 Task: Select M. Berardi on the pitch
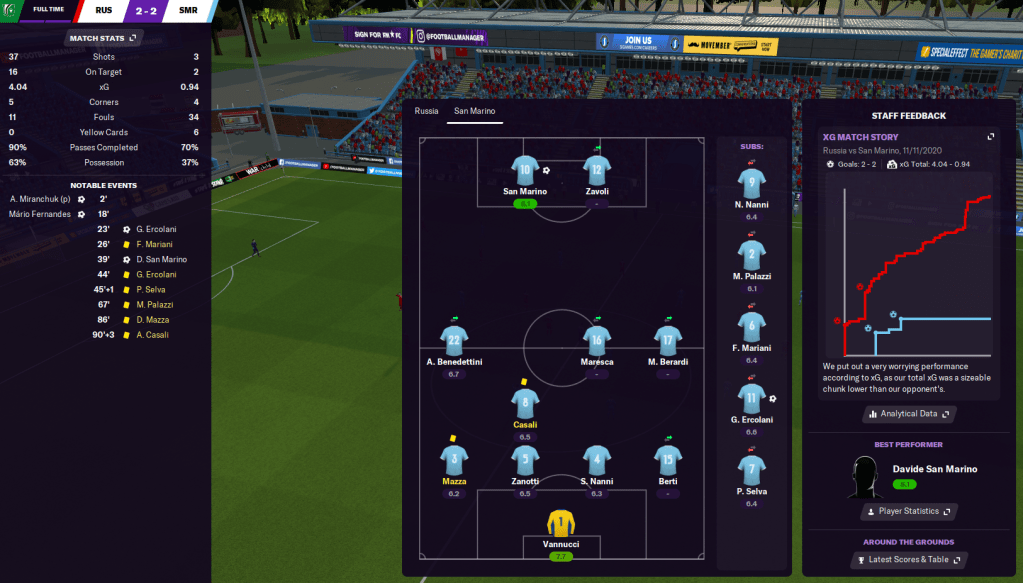[666, 340]
